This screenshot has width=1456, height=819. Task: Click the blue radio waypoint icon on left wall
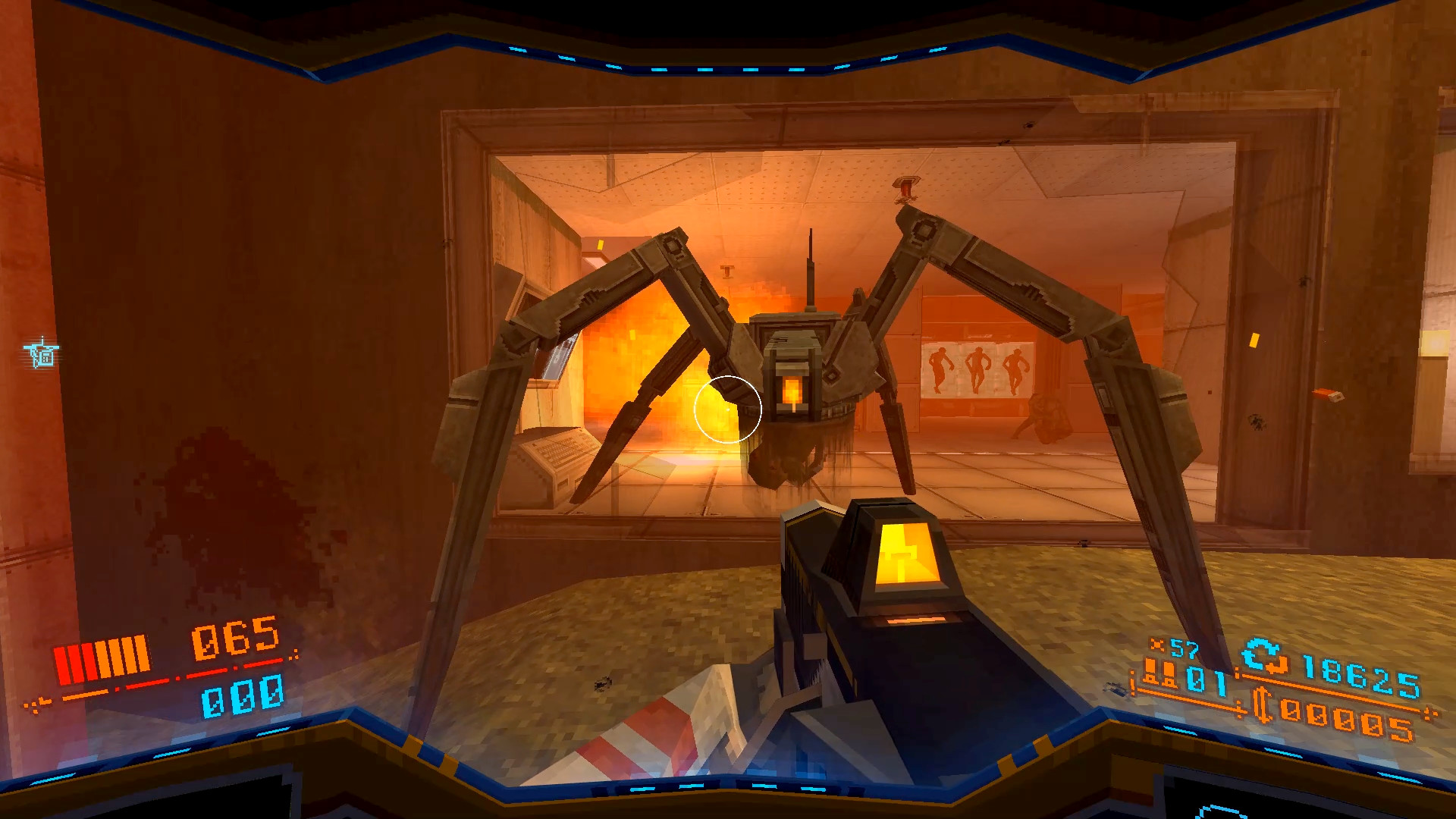[x=39, y=353]
